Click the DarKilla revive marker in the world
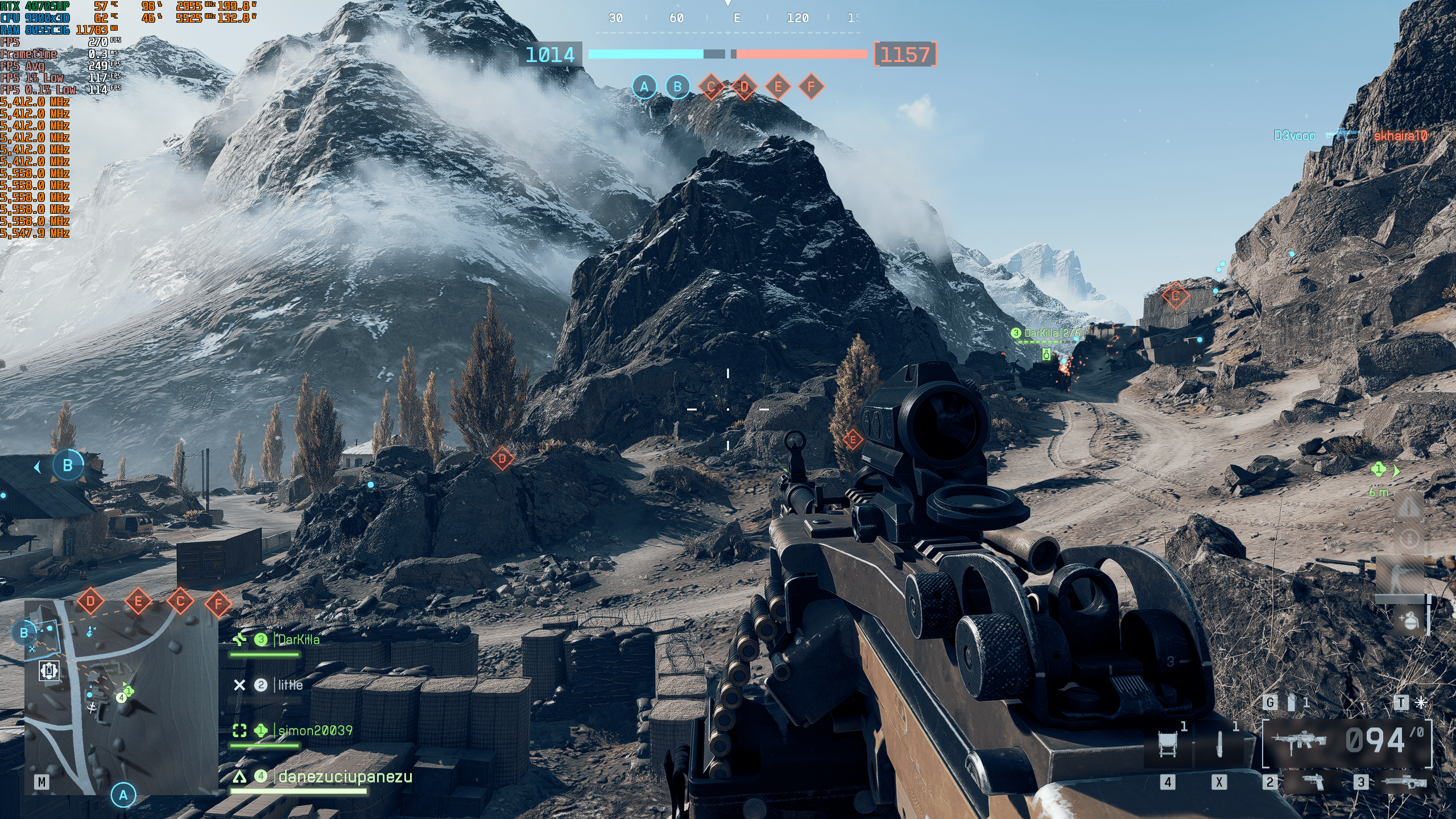 pos(1046,354)
